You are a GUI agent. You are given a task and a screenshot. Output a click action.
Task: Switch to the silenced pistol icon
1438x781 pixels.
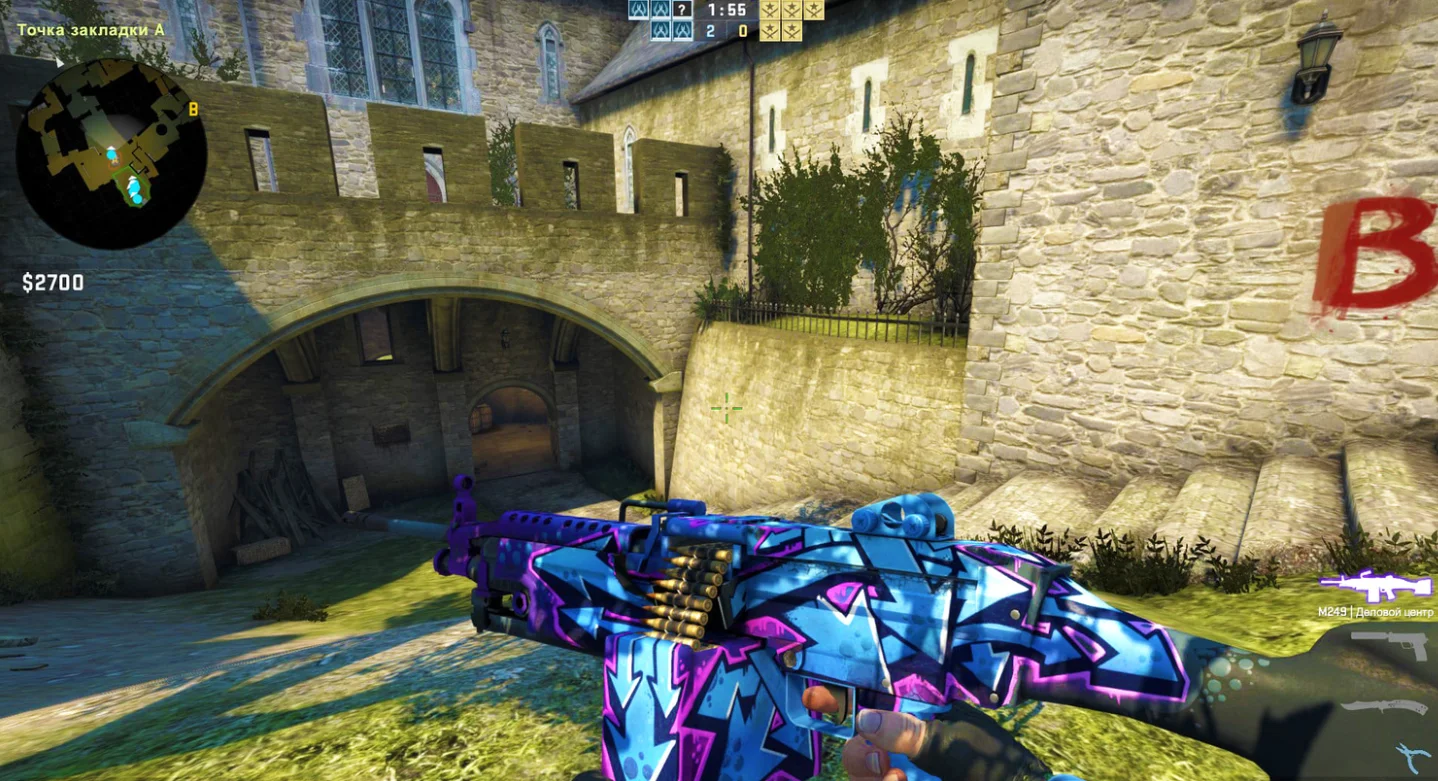point(1392,645)
